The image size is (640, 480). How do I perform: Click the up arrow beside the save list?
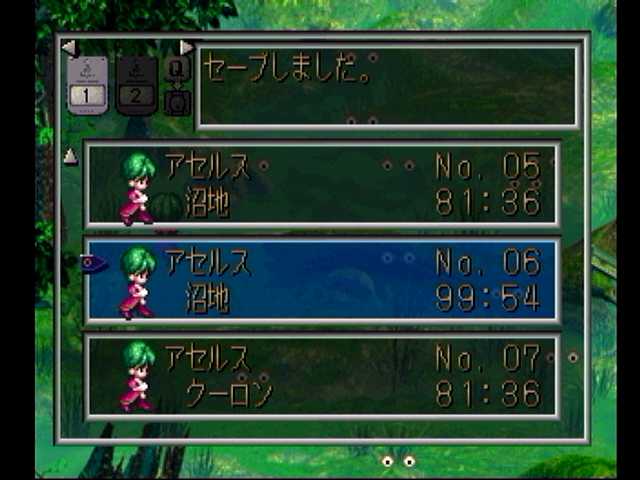coord(70,156)
